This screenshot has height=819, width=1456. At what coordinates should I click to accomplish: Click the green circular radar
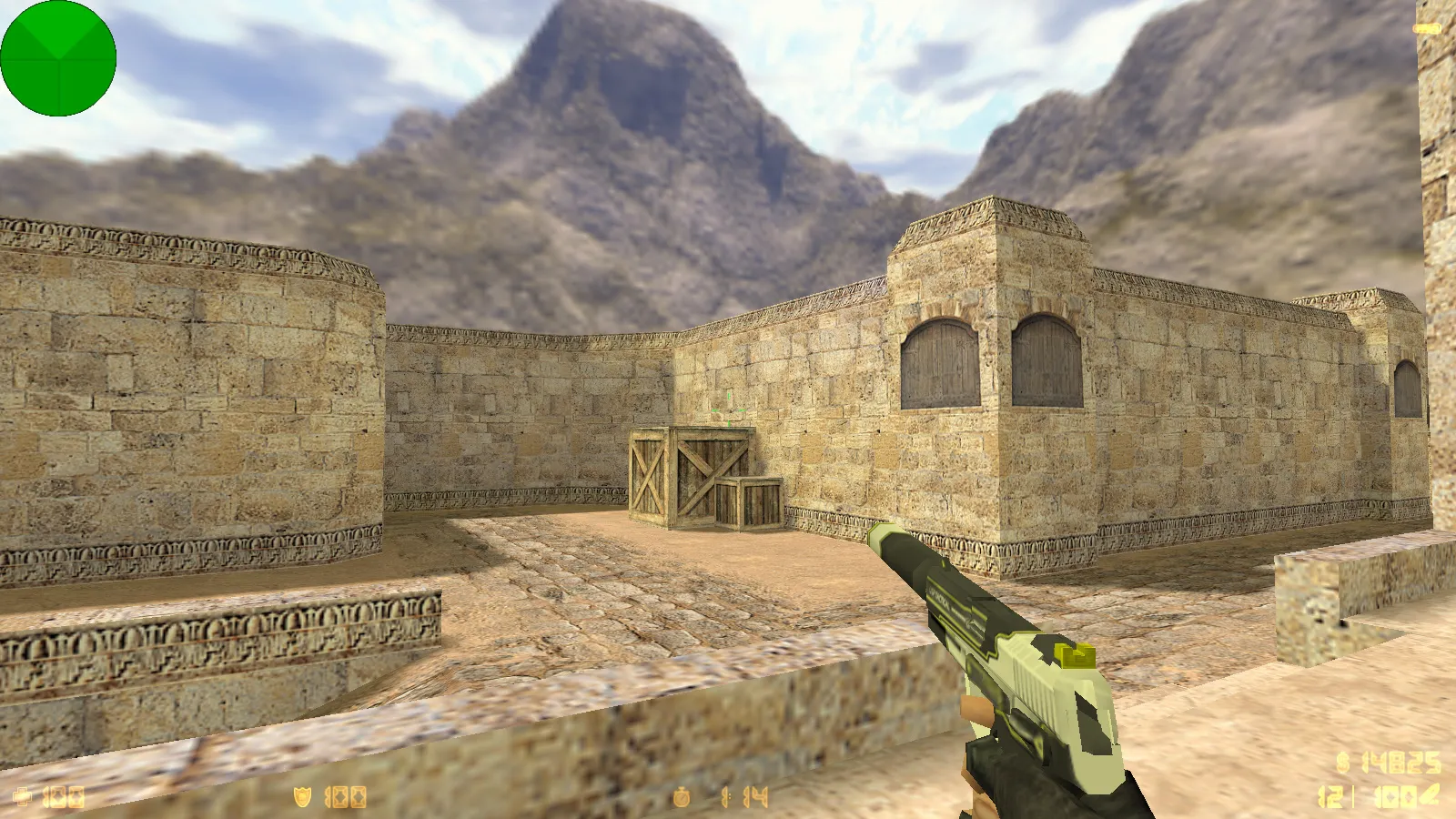(x=58, y=58)
